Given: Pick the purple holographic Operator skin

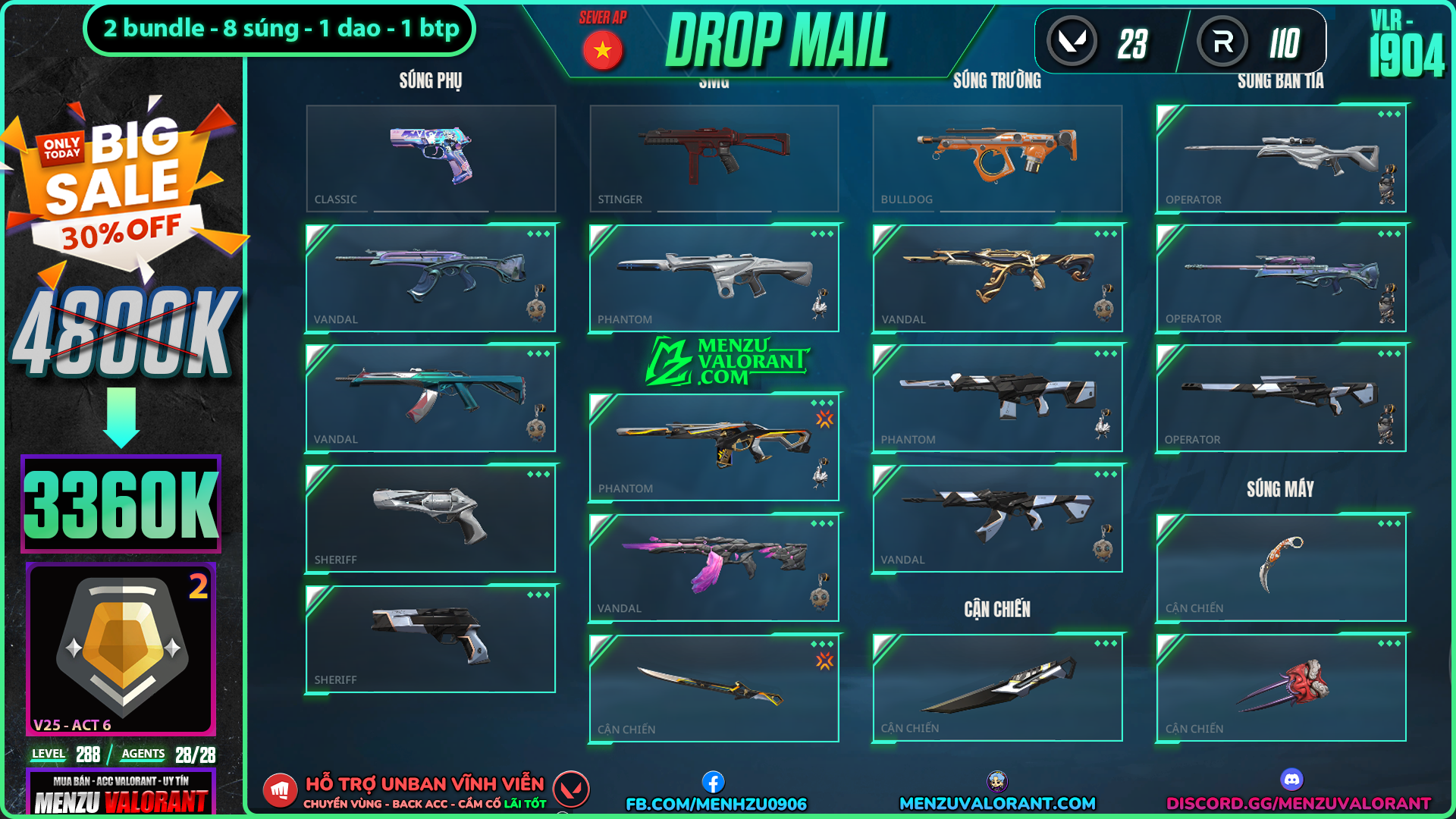Looking at the screenshot, I should pos(1281,278).
